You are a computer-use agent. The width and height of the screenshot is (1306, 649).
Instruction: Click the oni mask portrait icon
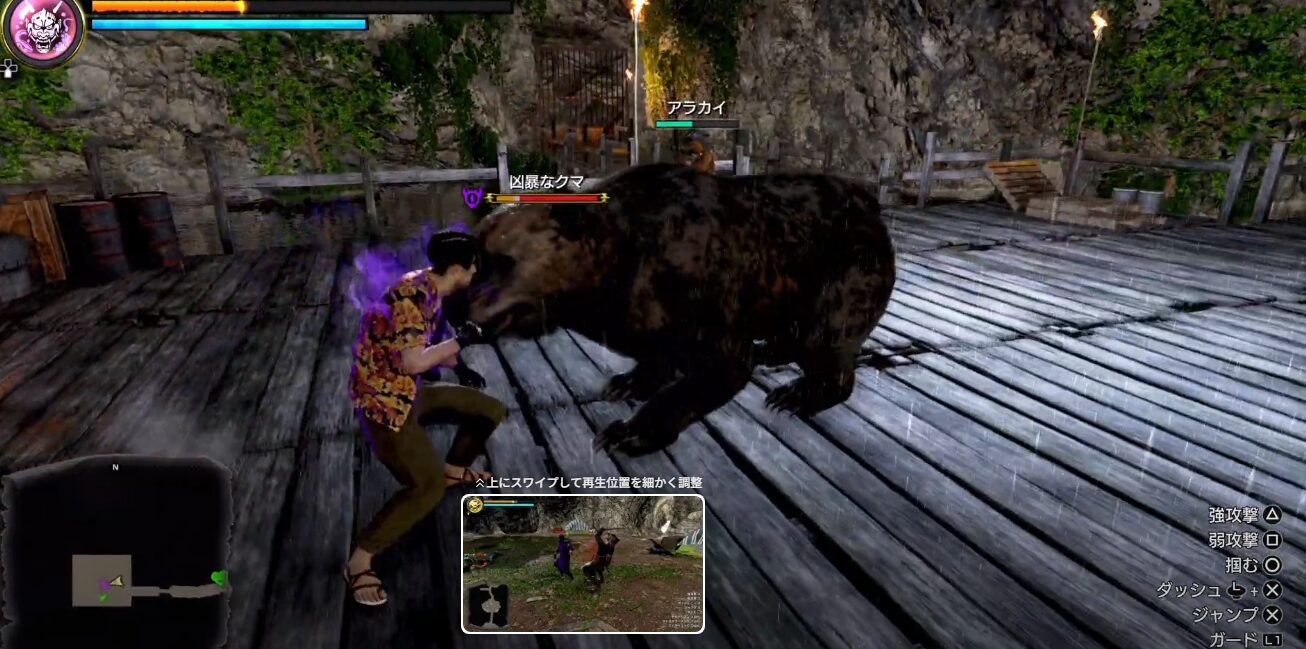pyautogui.click(x=42, y=30)
